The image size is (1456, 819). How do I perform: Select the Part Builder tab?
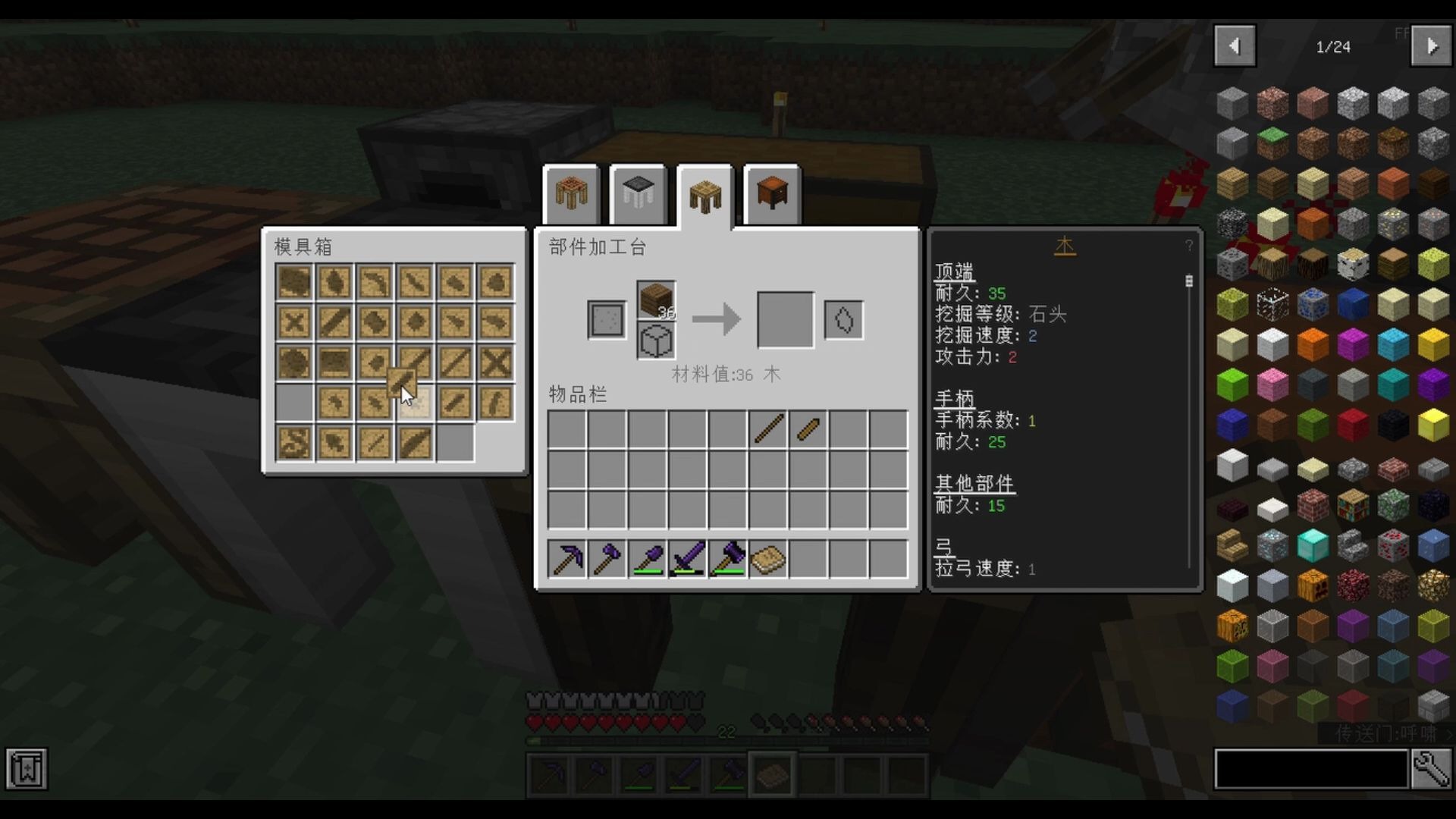coord(704,196)
